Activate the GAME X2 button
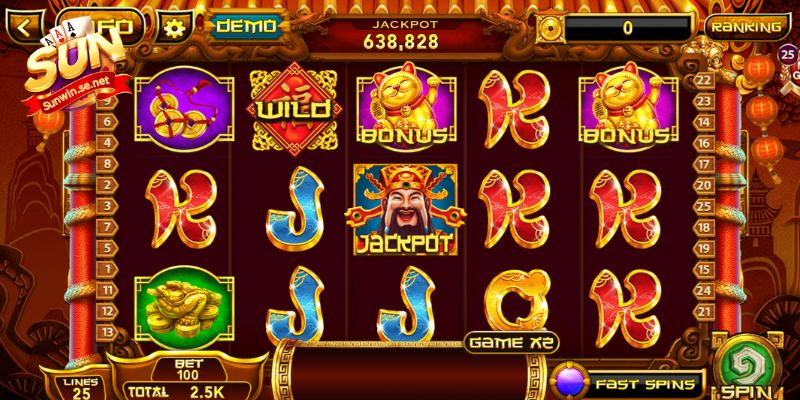The image size is (800, 400). point(512,341)
